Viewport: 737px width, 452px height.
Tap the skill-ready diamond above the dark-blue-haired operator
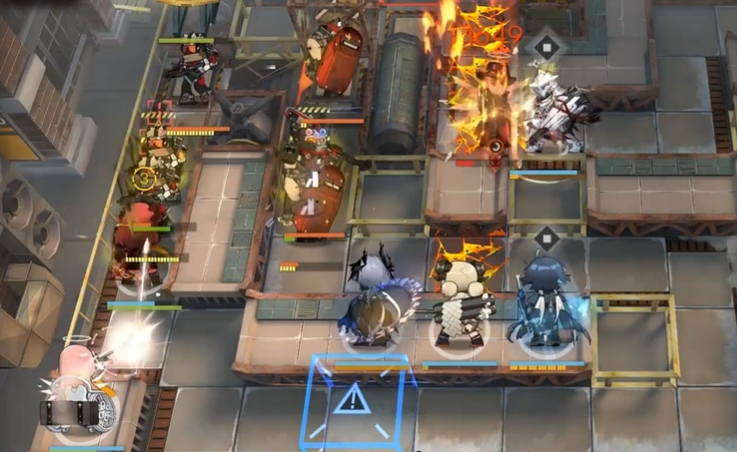coord(546,239)
